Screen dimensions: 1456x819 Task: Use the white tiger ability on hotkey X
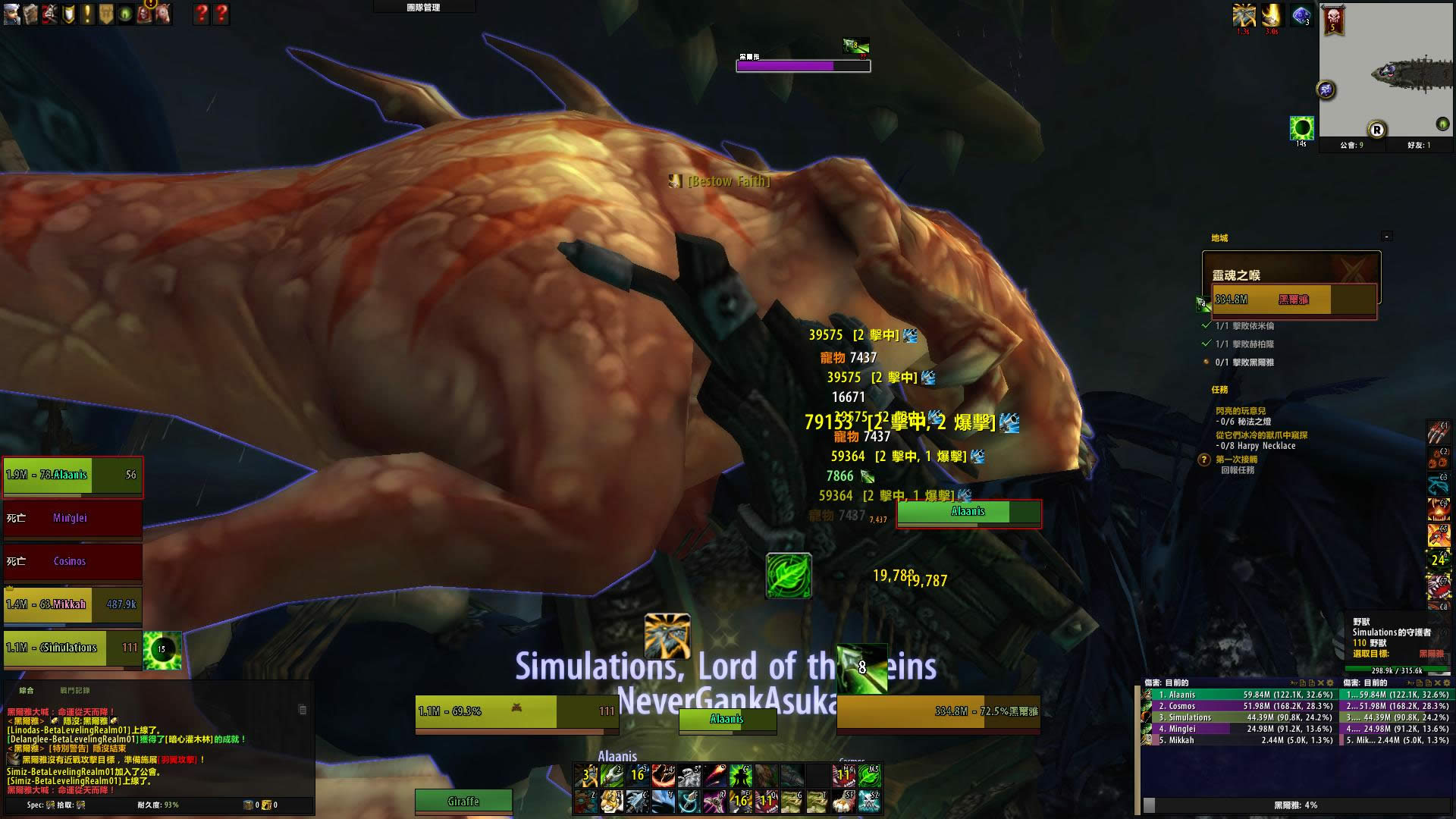click(x=610, y=801)
